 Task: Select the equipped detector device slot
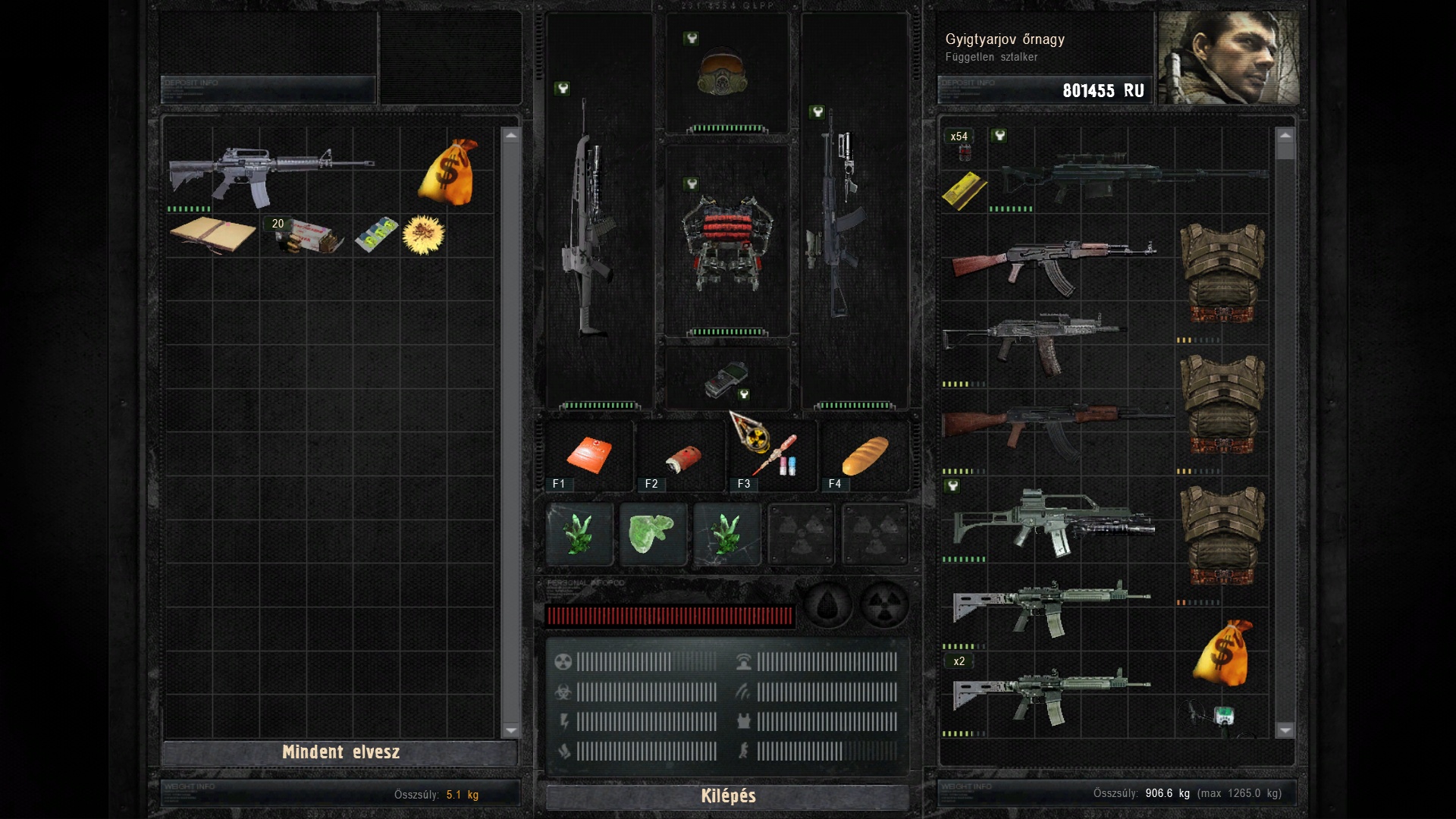(726, 380)
